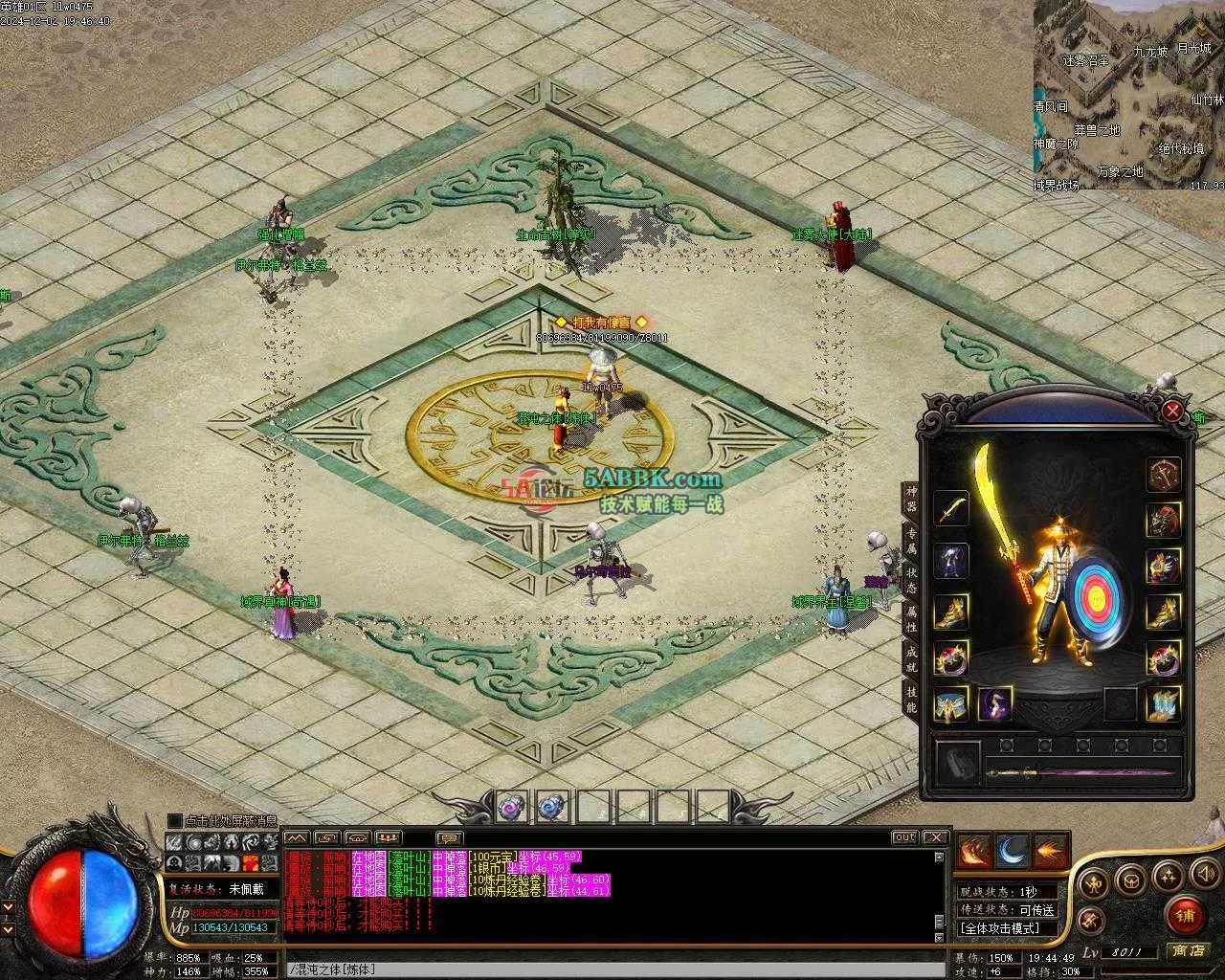The width and height of the screenshot is (1225, 980).
Task: Open the bag button with box icon
Action: (x=1130, y=879)
